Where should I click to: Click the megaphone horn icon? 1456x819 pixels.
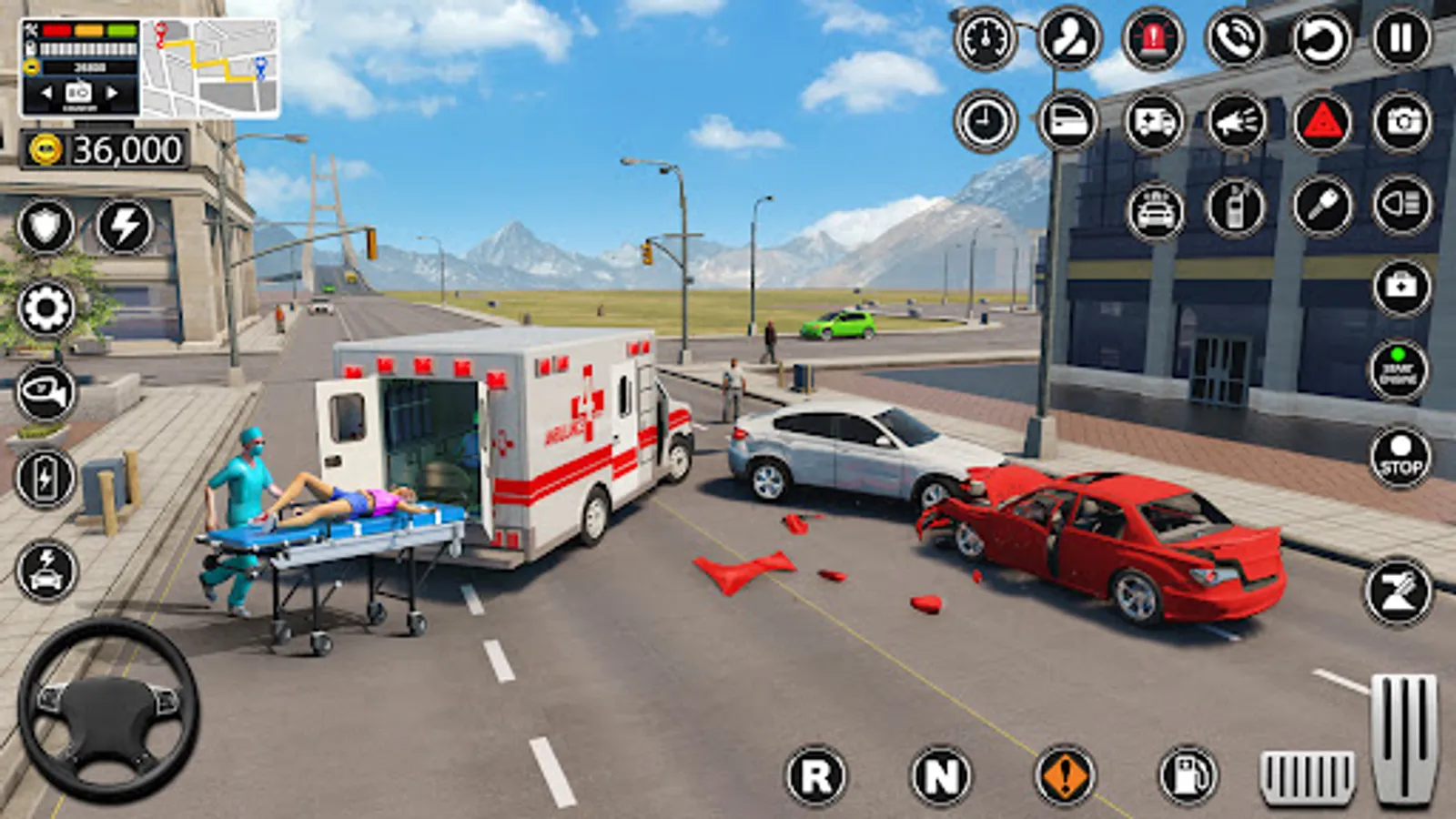pos(1236,122)
